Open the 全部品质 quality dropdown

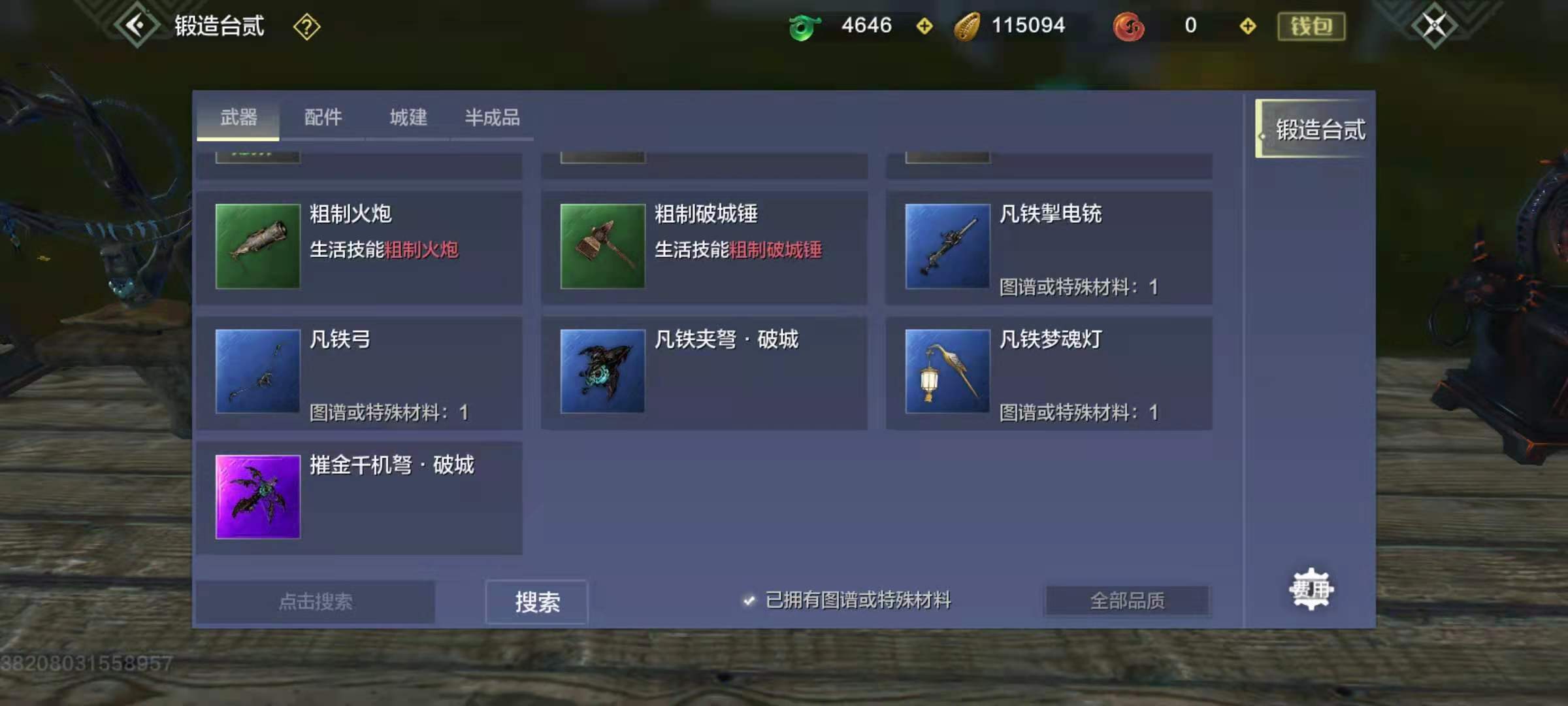click(1126, 599)
